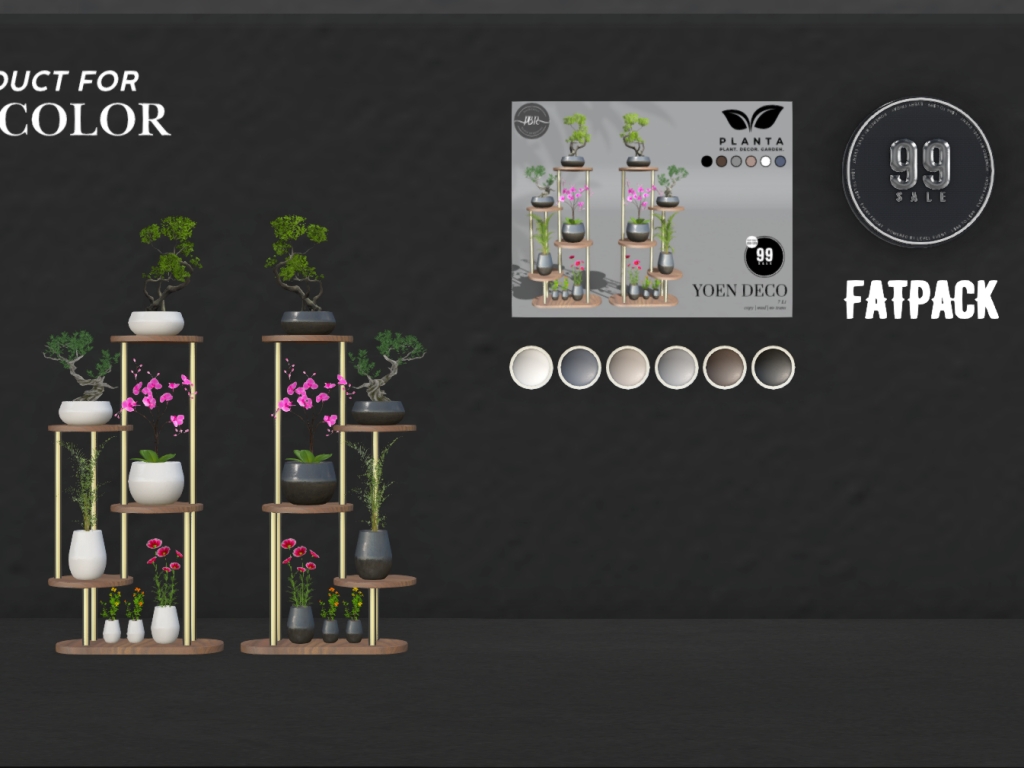The width and height of the screenshot is (1024, 768).
Task: Choose the blue-gray color swatch
Action: 579,367
